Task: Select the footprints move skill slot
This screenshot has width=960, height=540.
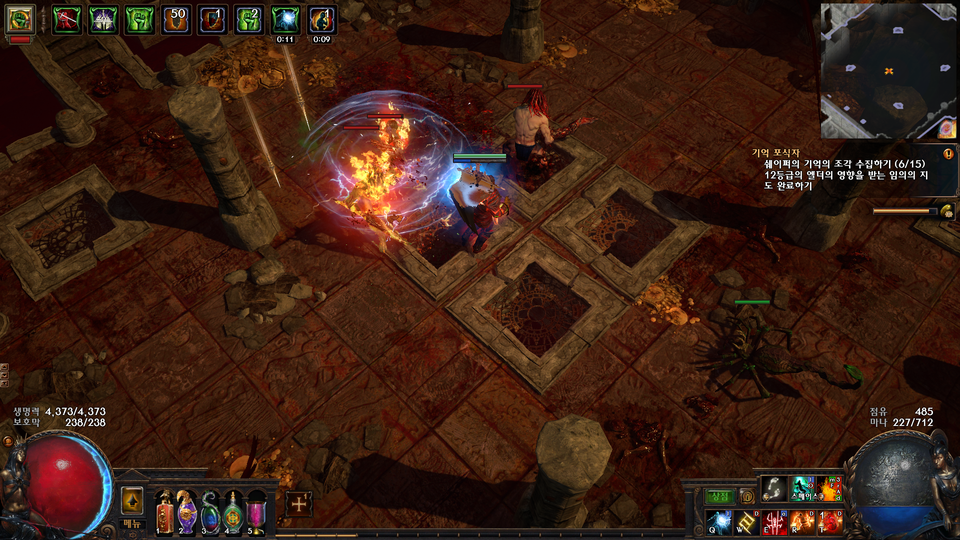Action: coord(775,489)
